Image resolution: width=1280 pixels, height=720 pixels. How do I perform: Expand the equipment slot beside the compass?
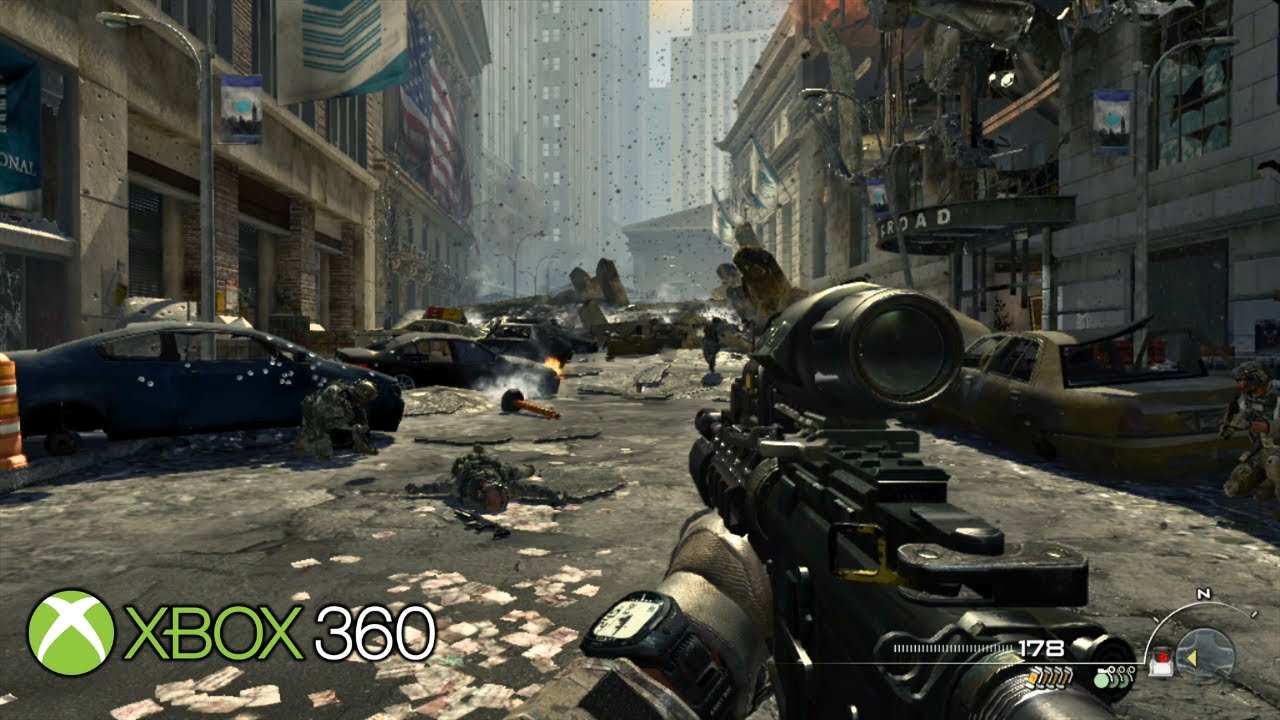point(1162,662)
